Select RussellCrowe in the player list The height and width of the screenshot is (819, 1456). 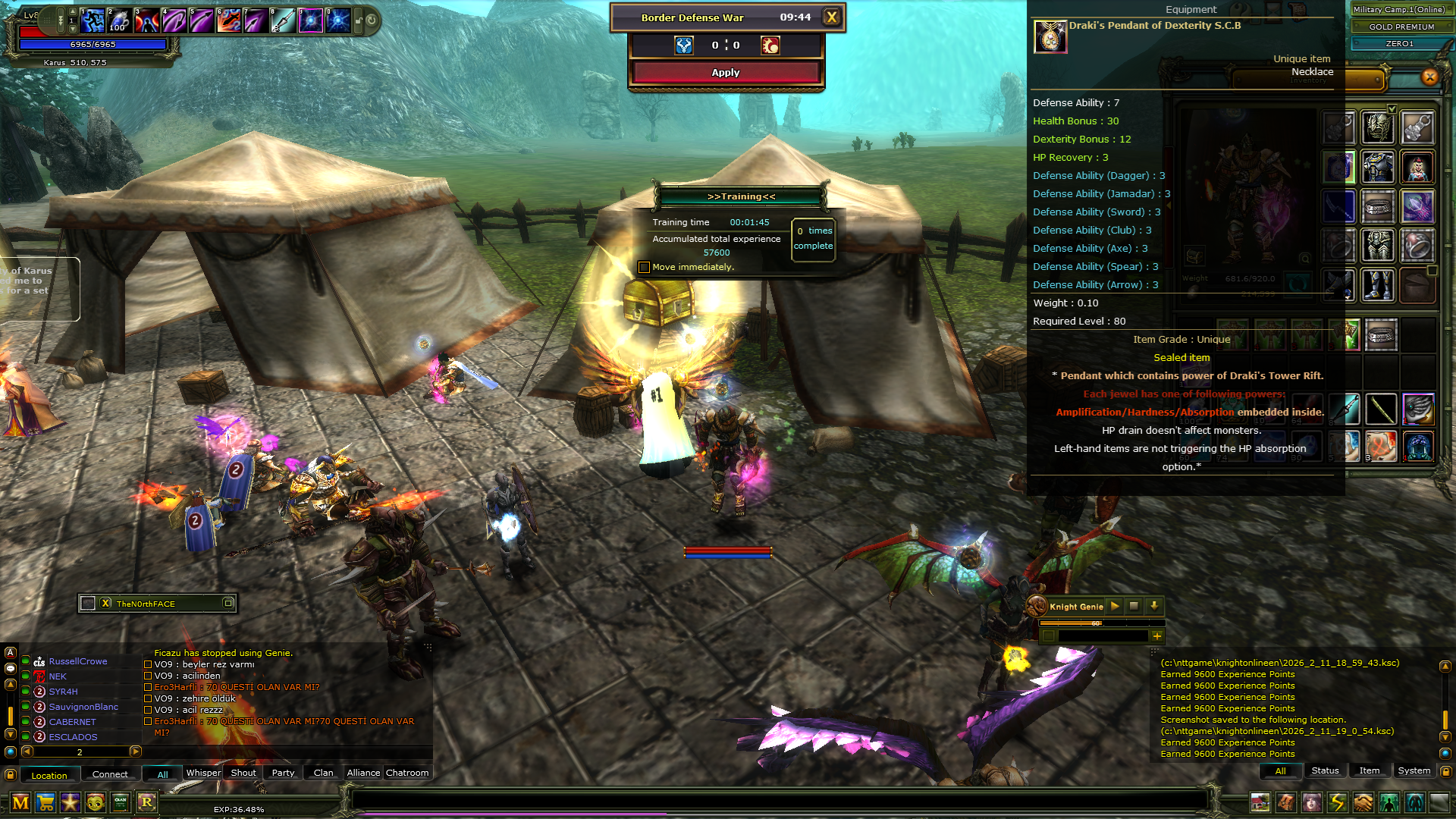pyautogui.click(x=78, y=661)
